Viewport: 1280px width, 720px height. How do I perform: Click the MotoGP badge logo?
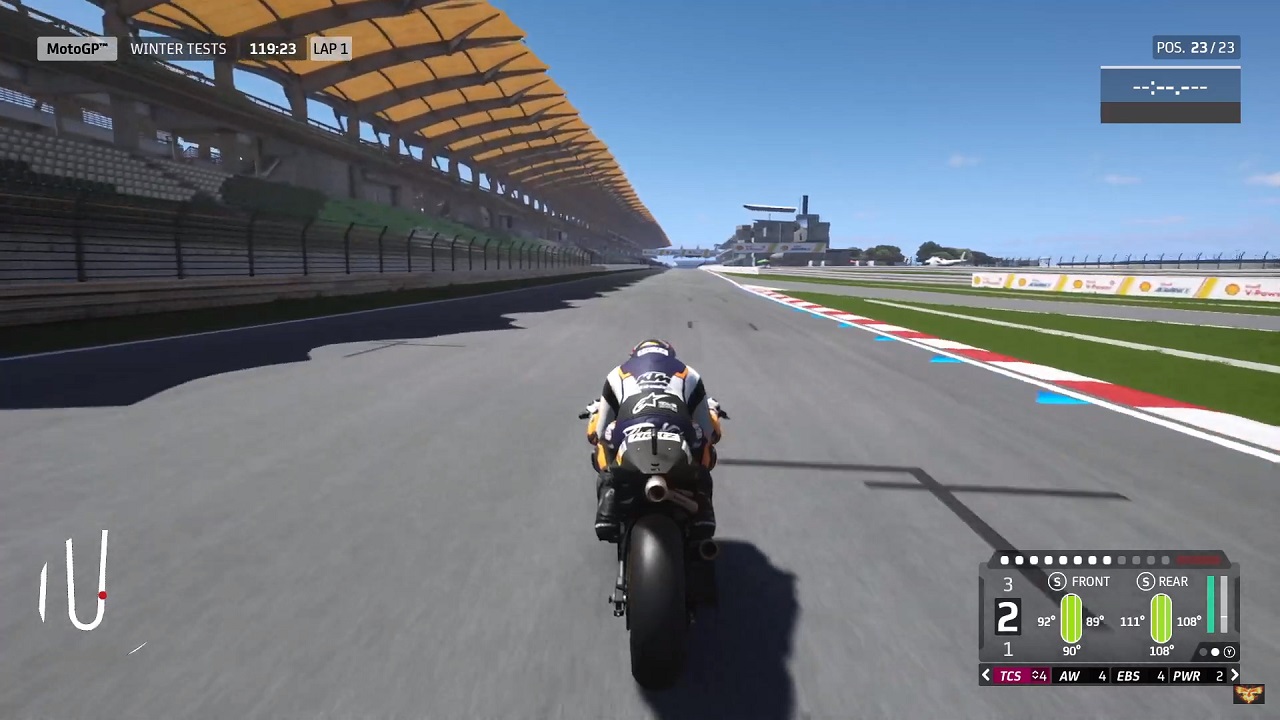pyautogui.click(x=77, y=48)
